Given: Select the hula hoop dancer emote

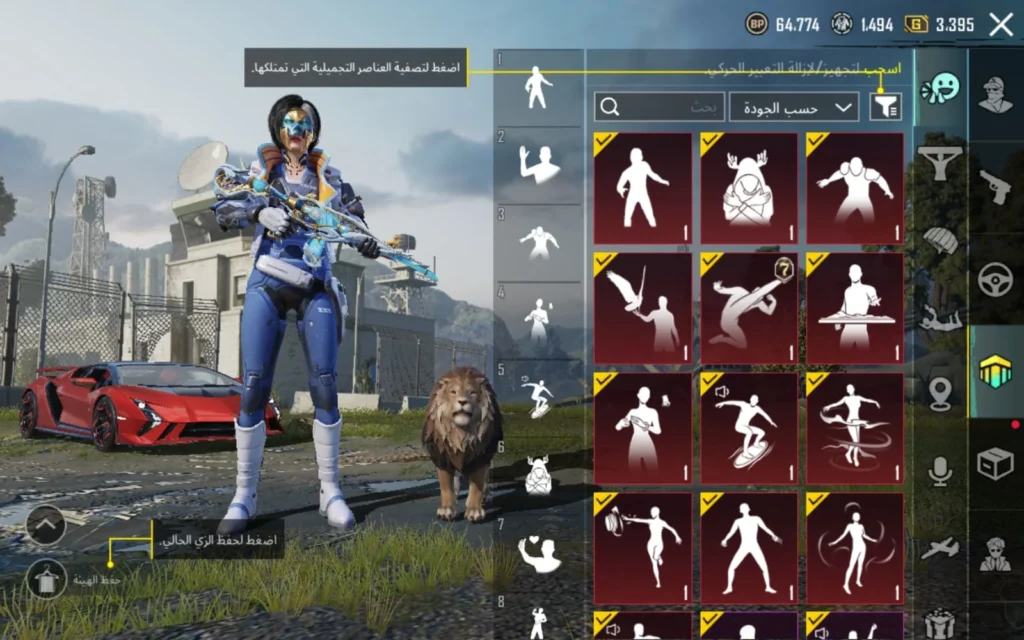Looking at the screenshot, I should [x=855, y=429].
